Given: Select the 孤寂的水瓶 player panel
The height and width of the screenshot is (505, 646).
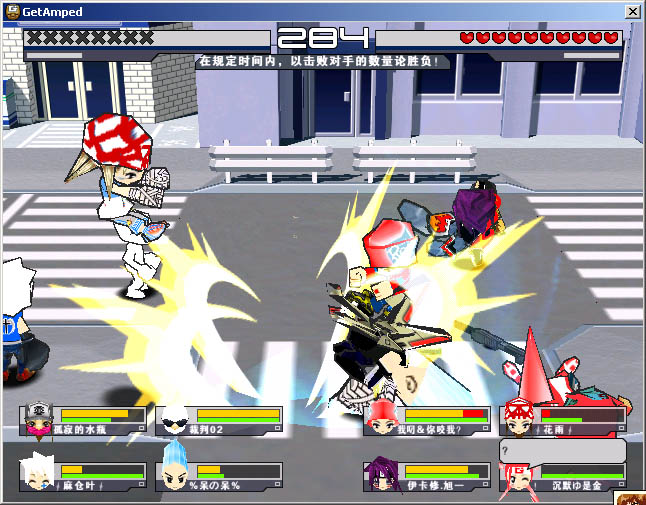Looking at the screenshot, I should (82, 420).
